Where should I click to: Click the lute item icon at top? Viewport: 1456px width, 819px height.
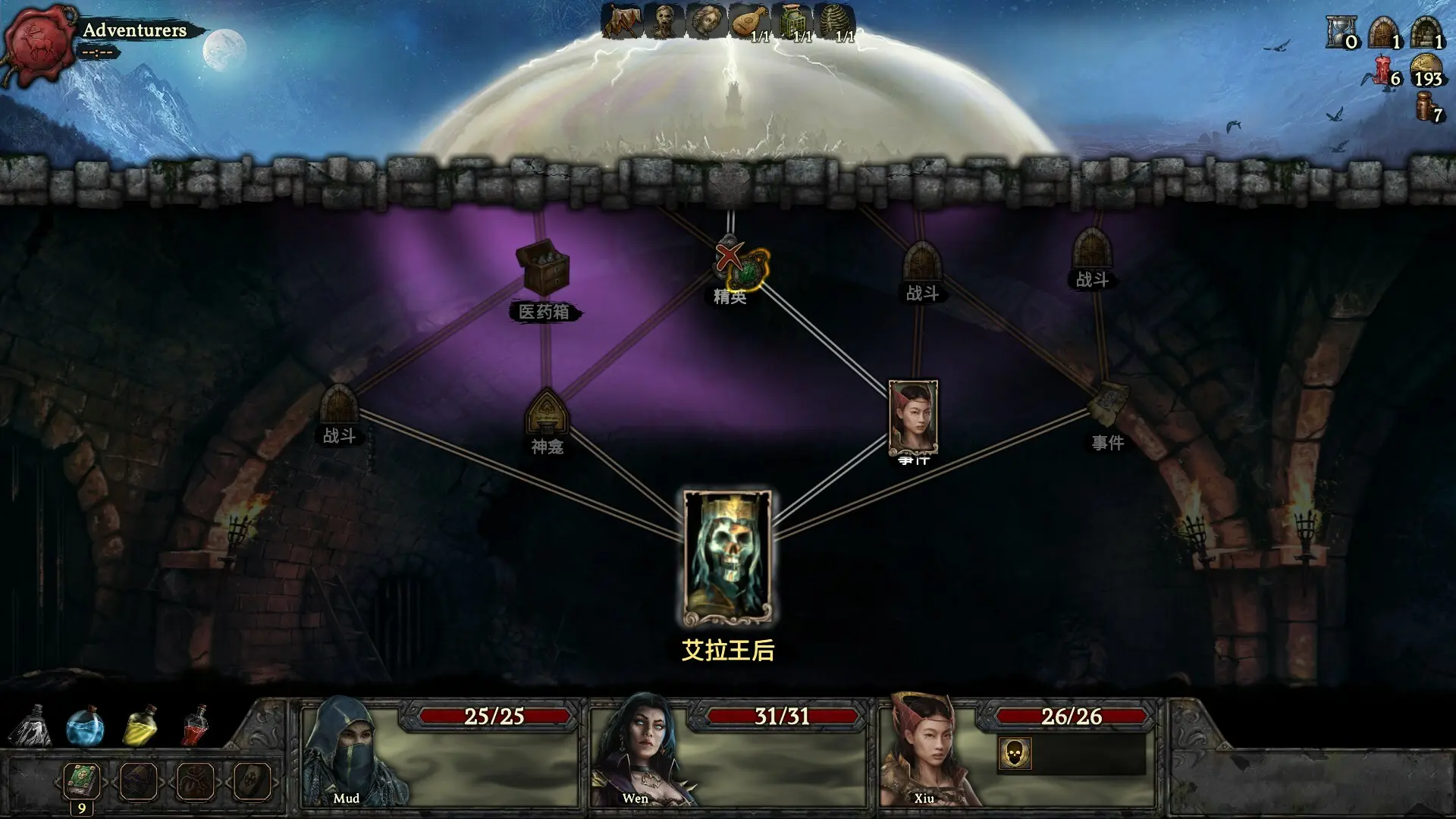pos(747,21)
